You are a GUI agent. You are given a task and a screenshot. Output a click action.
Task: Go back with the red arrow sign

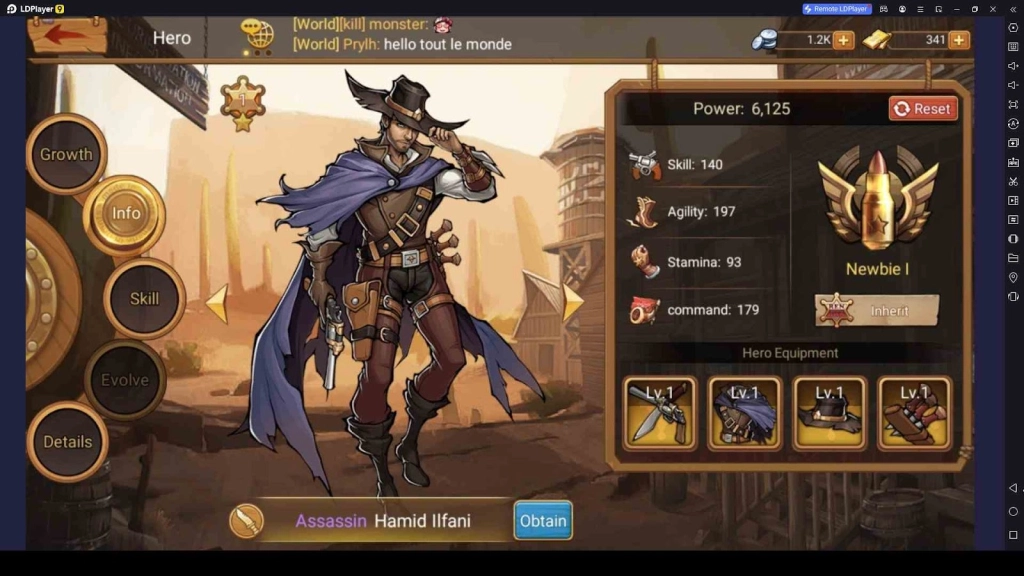tap(67, 35)
